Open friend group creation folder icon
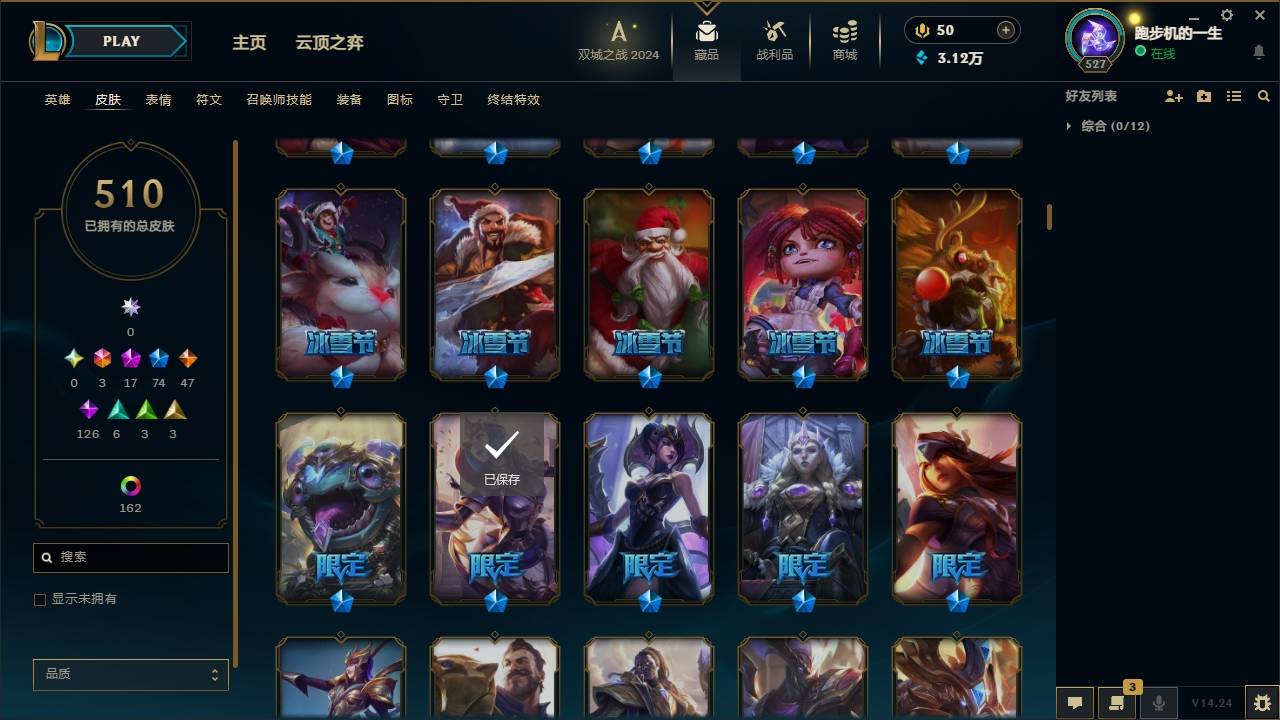Image resolution: width=1280 pixels, height=720 pixels. pyautogui.click(x=1202, y=96)
